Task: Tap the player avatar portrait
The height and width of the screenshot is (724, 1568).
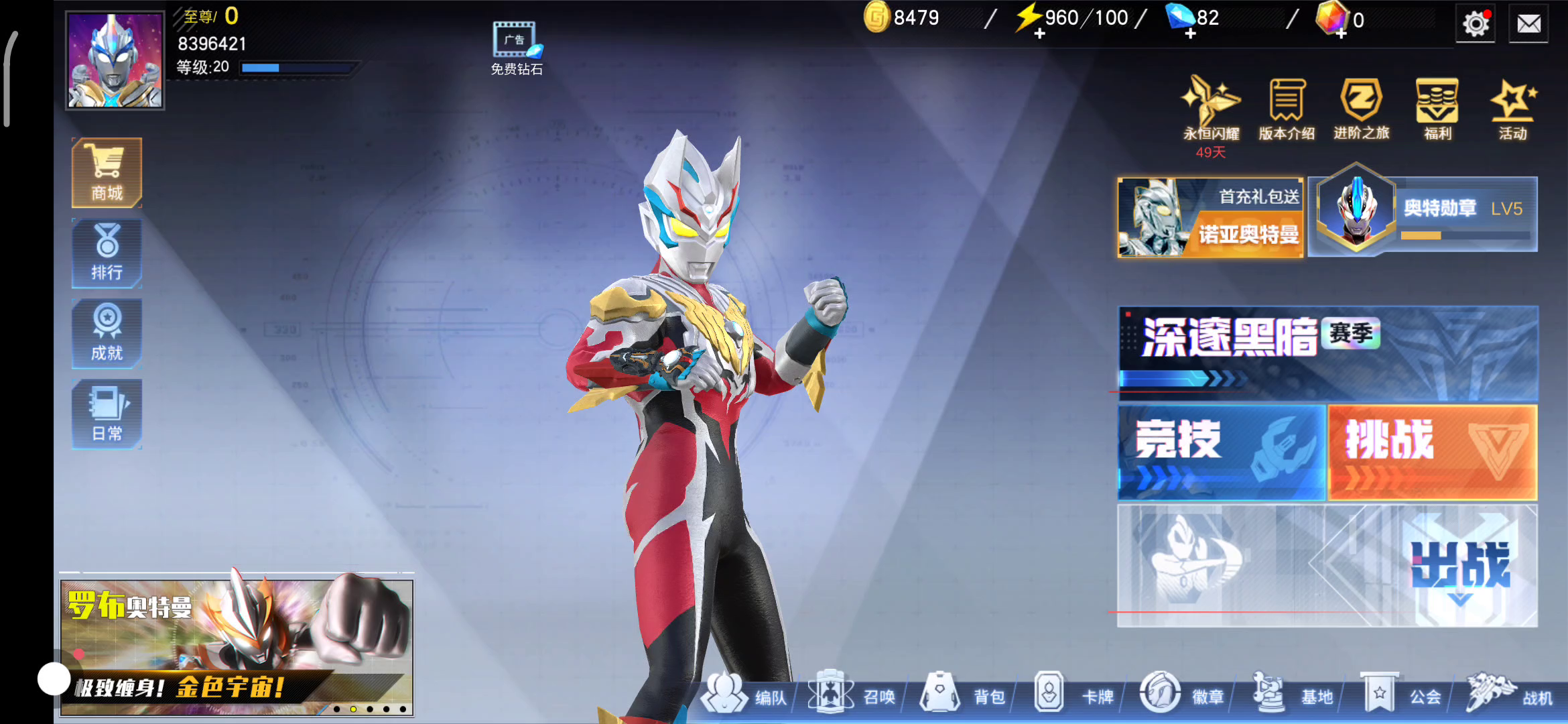Action: click(115, 60)
